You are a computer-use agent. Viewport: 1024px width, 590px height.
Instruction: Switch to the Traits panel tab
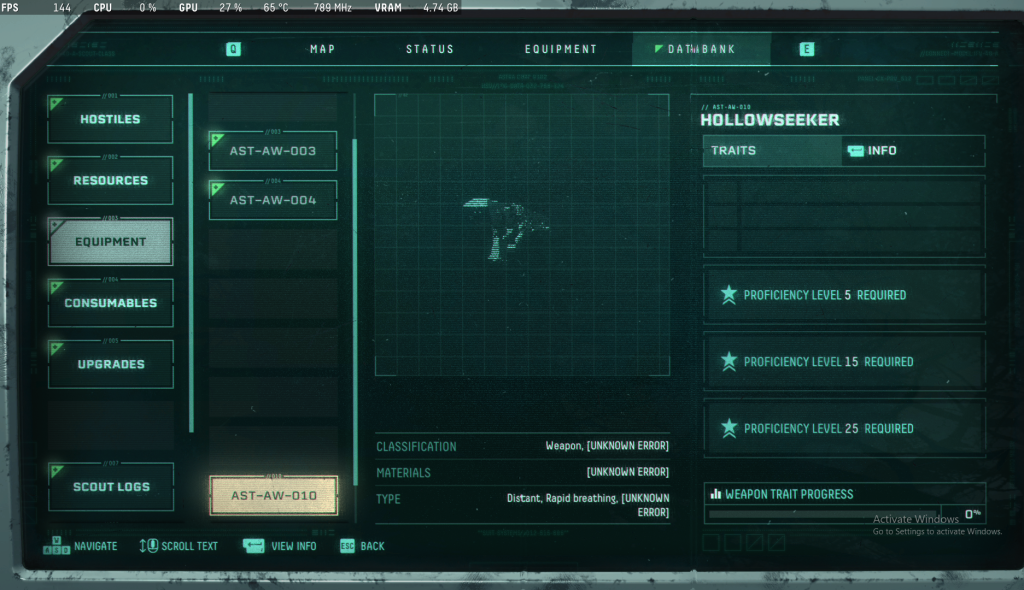coord(772,151)
